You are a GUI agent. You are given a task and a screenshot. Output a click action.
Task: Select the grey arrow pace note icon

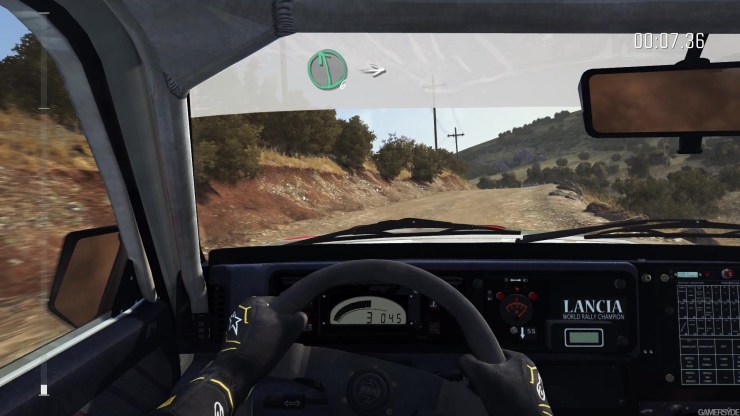pyautogui.click(x=373, y=70)
